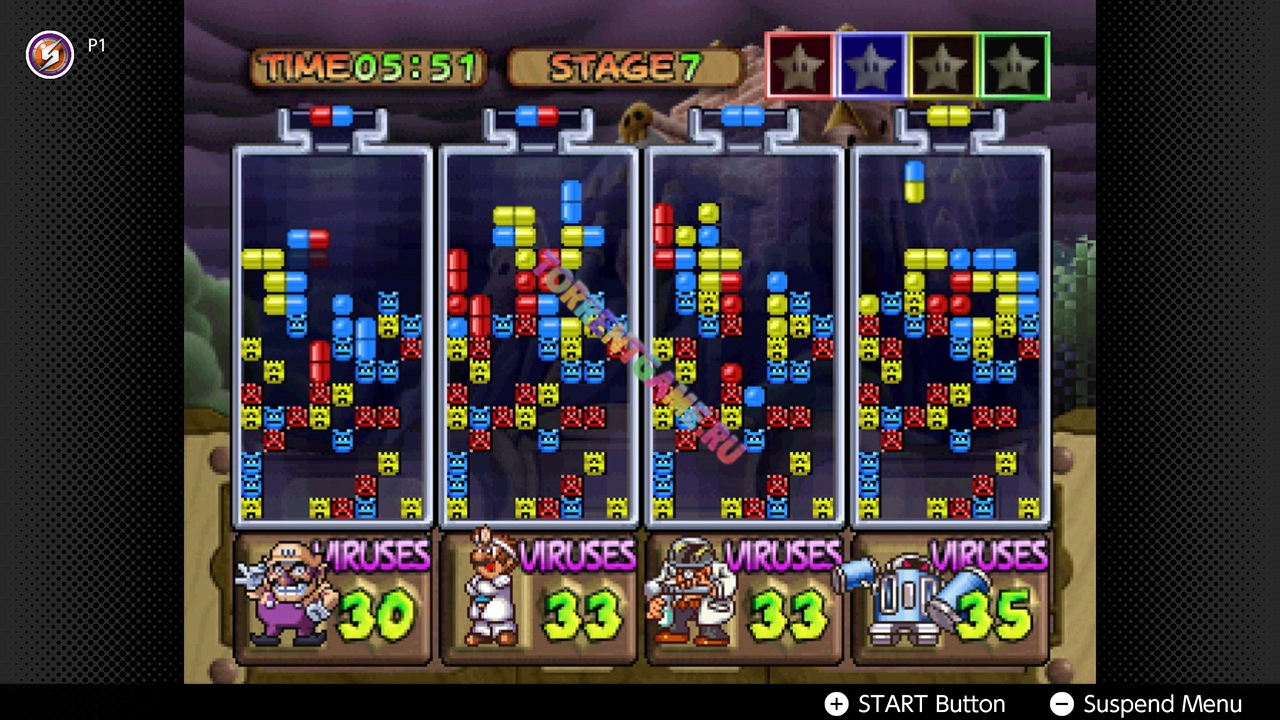The image size is (1280, 720).
Task: Click the P1 player profile icon
Action: click(x=49, y=54)
